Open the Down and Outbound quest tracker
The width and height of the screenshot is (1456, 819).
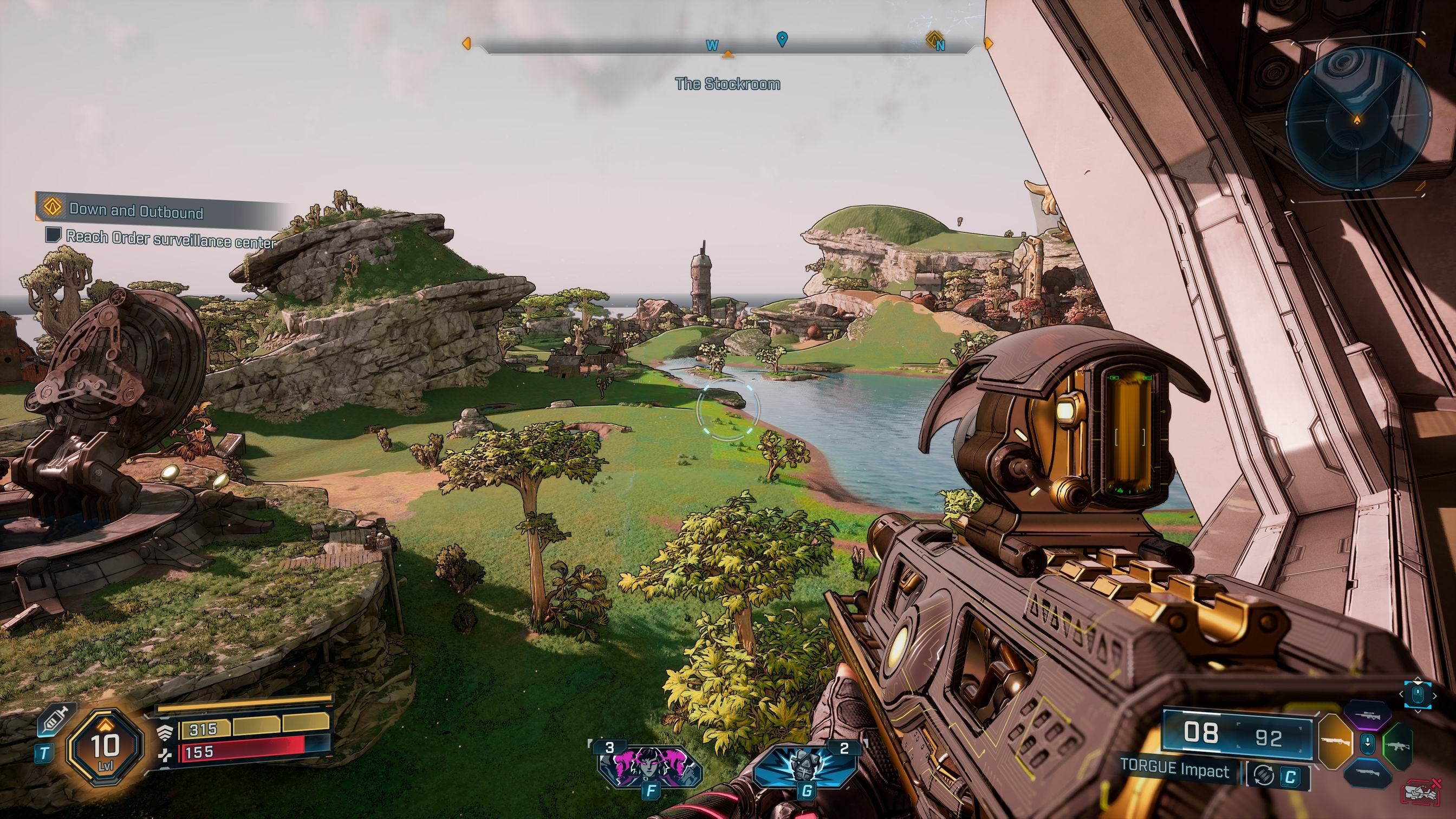tap(135, 212)
